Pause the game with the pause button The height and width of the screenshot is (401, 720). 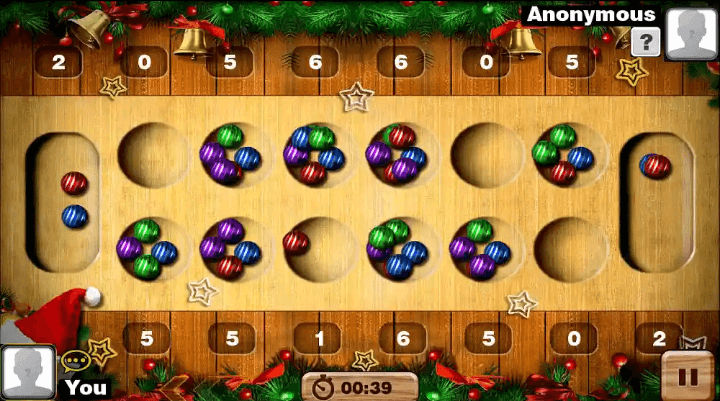[688, 375]
